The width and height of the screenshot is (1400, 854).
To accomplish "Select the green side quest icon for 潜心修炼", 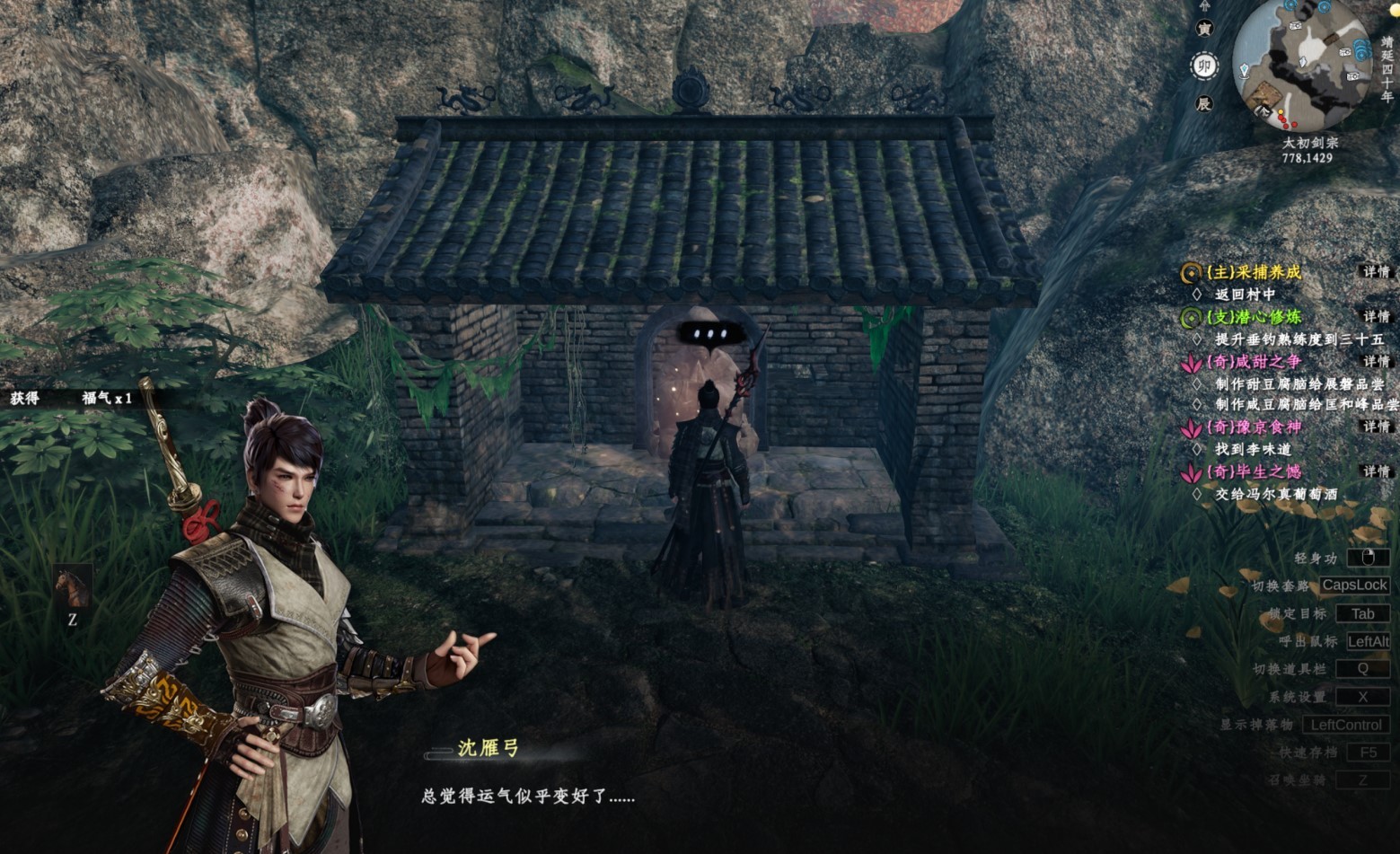I will point(1190,315).
